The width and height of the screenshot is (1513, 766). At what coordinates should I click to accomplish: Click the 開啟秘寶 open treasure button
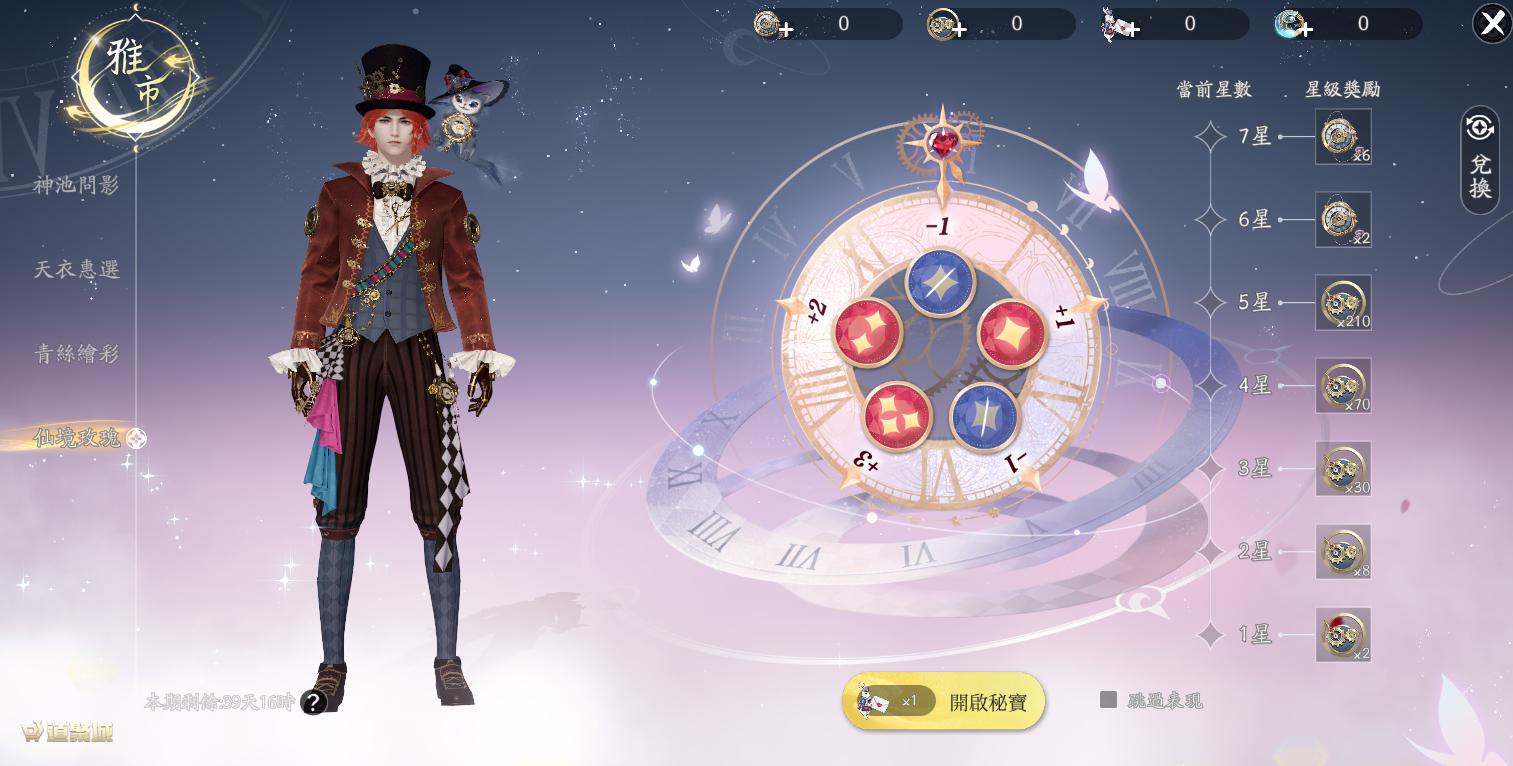click(x=943, y=702)
